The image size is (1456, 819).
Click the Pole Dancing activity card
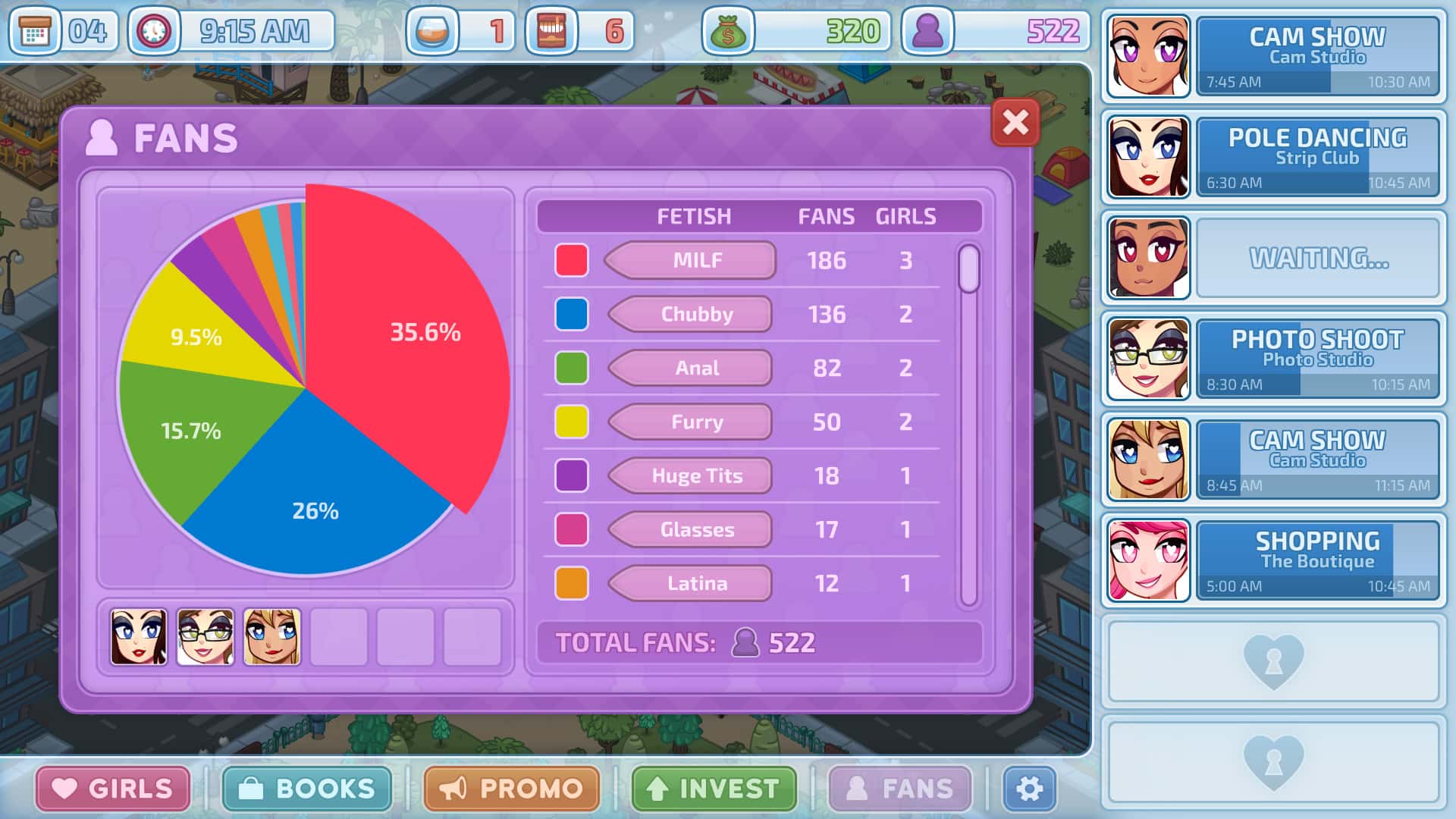1318,157
